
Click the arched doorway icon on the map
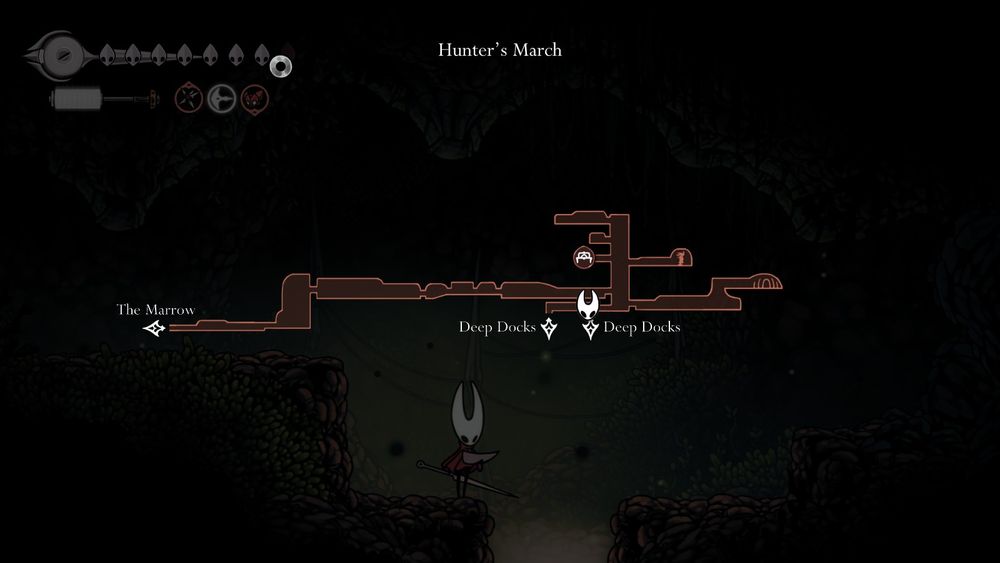[x=766, y=283]
